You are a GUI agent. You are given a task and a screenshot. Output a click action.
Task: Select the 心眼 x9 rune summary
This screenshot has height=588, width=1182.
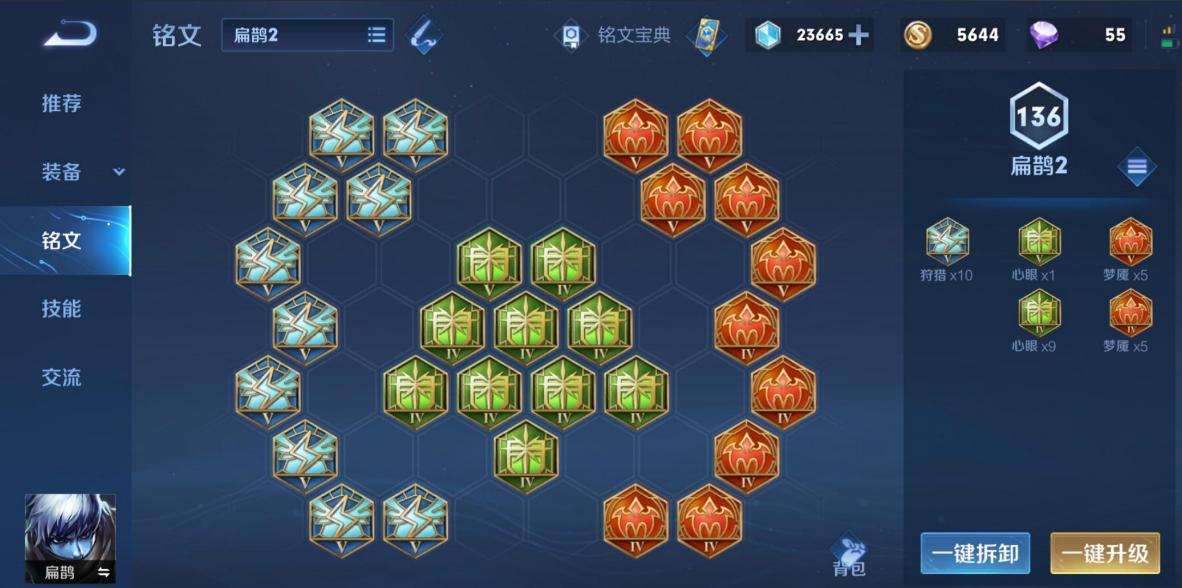(x=1038, y=322)
